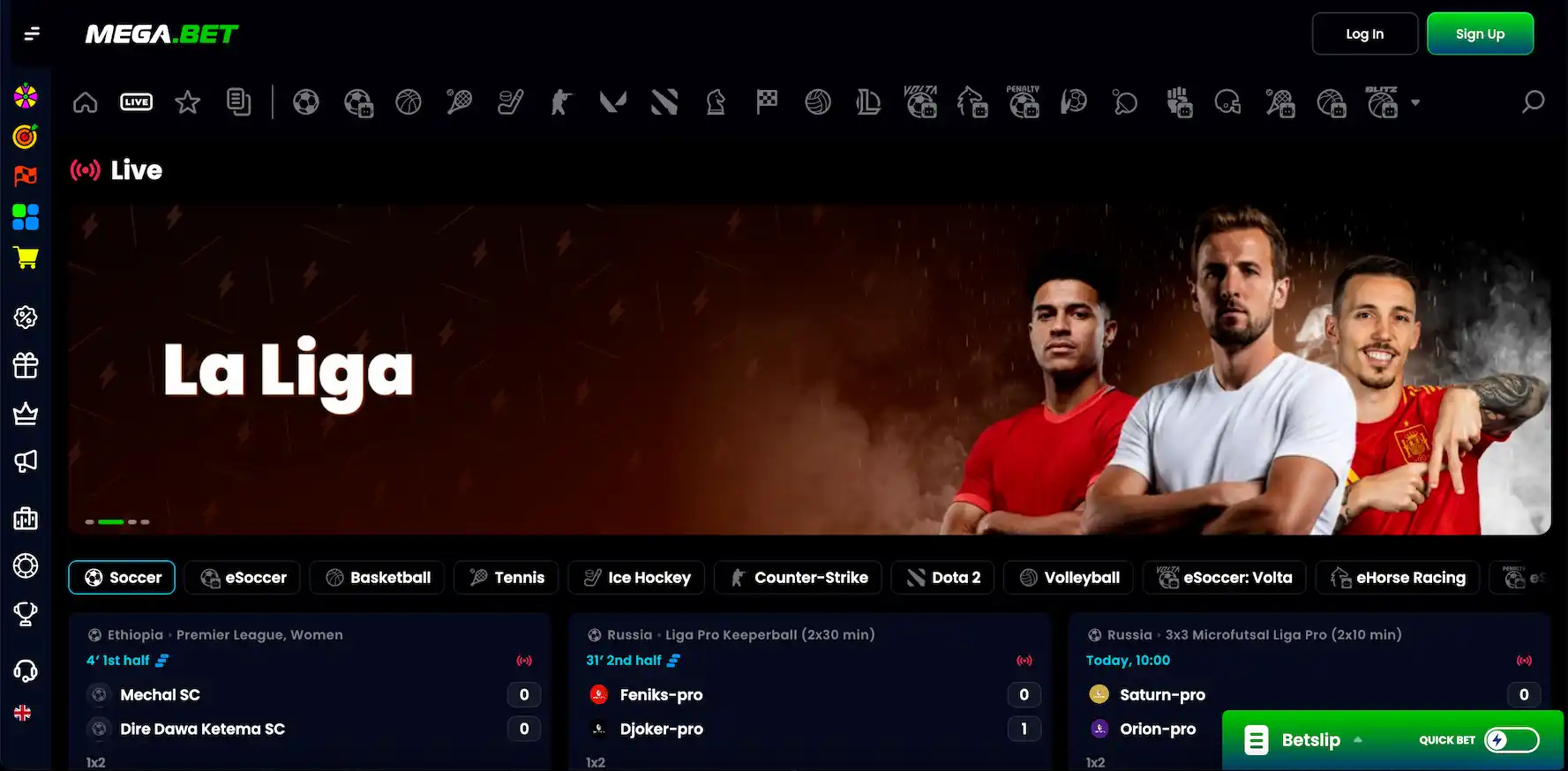Expand the sports list chevron in top bar

[x=1416, y=103]
